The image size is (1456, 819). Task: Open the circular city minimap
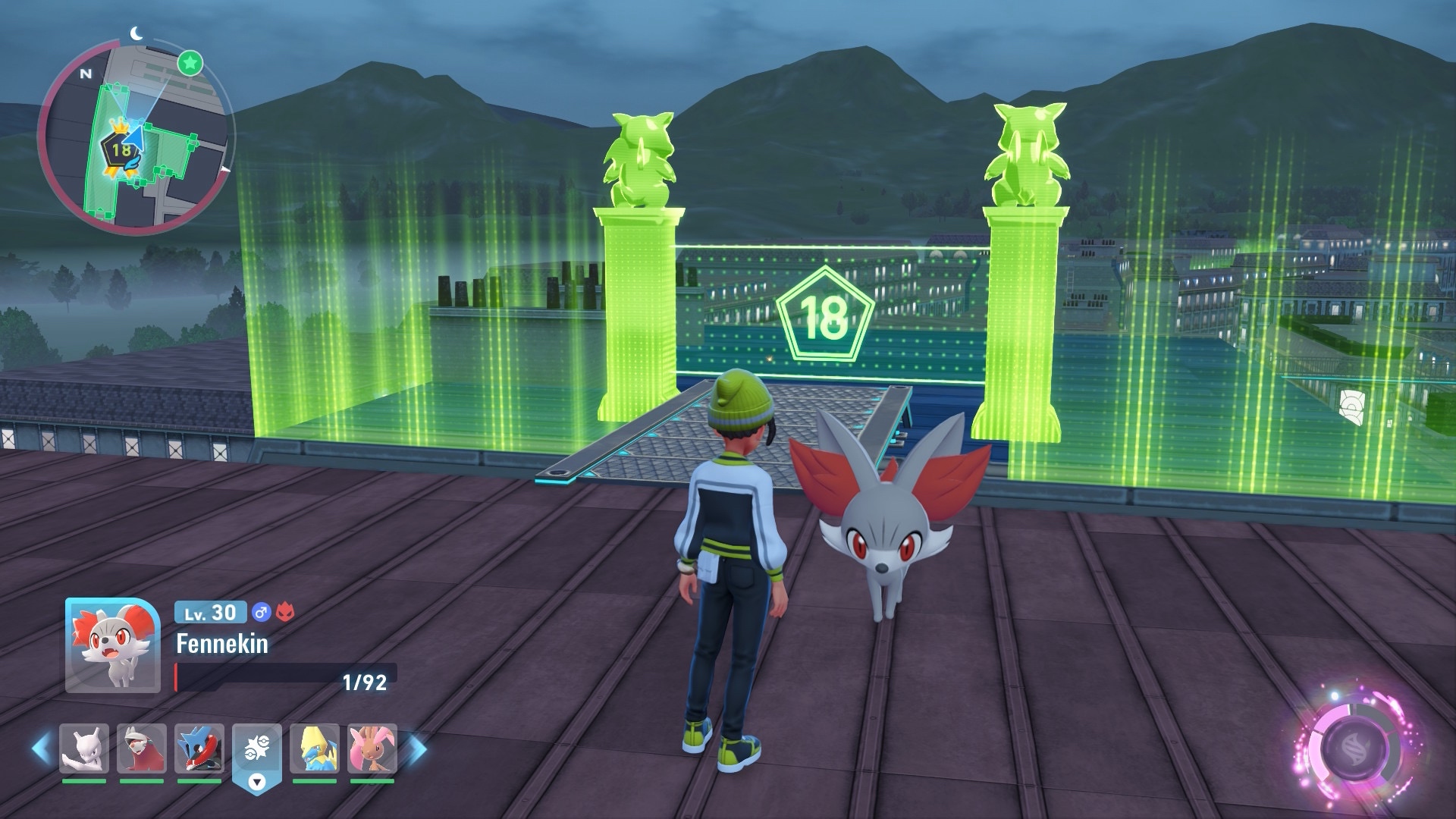[x=135, y=138]
